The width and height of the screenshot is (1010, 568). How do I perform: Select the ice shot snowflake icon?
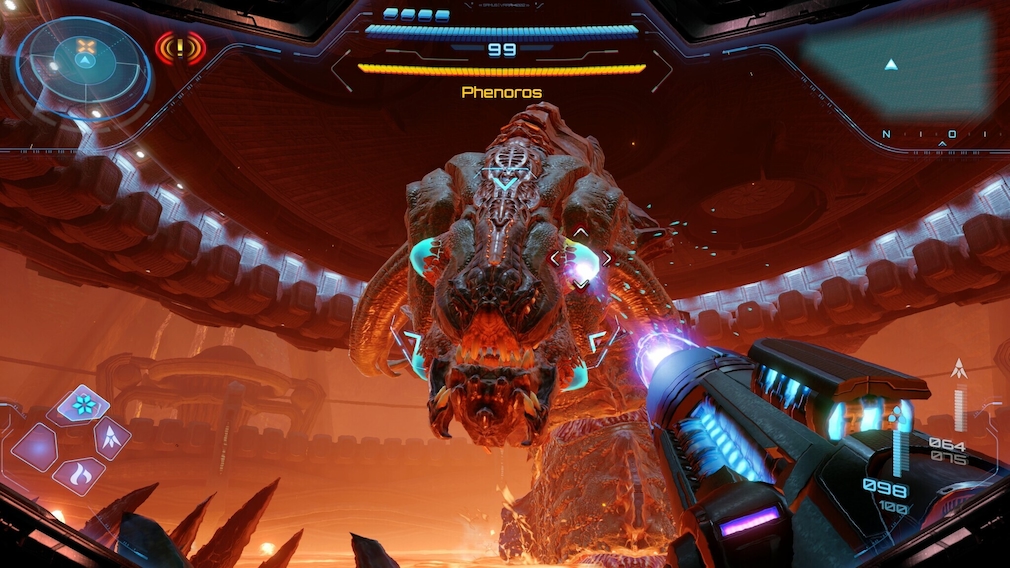pos(83,405)
